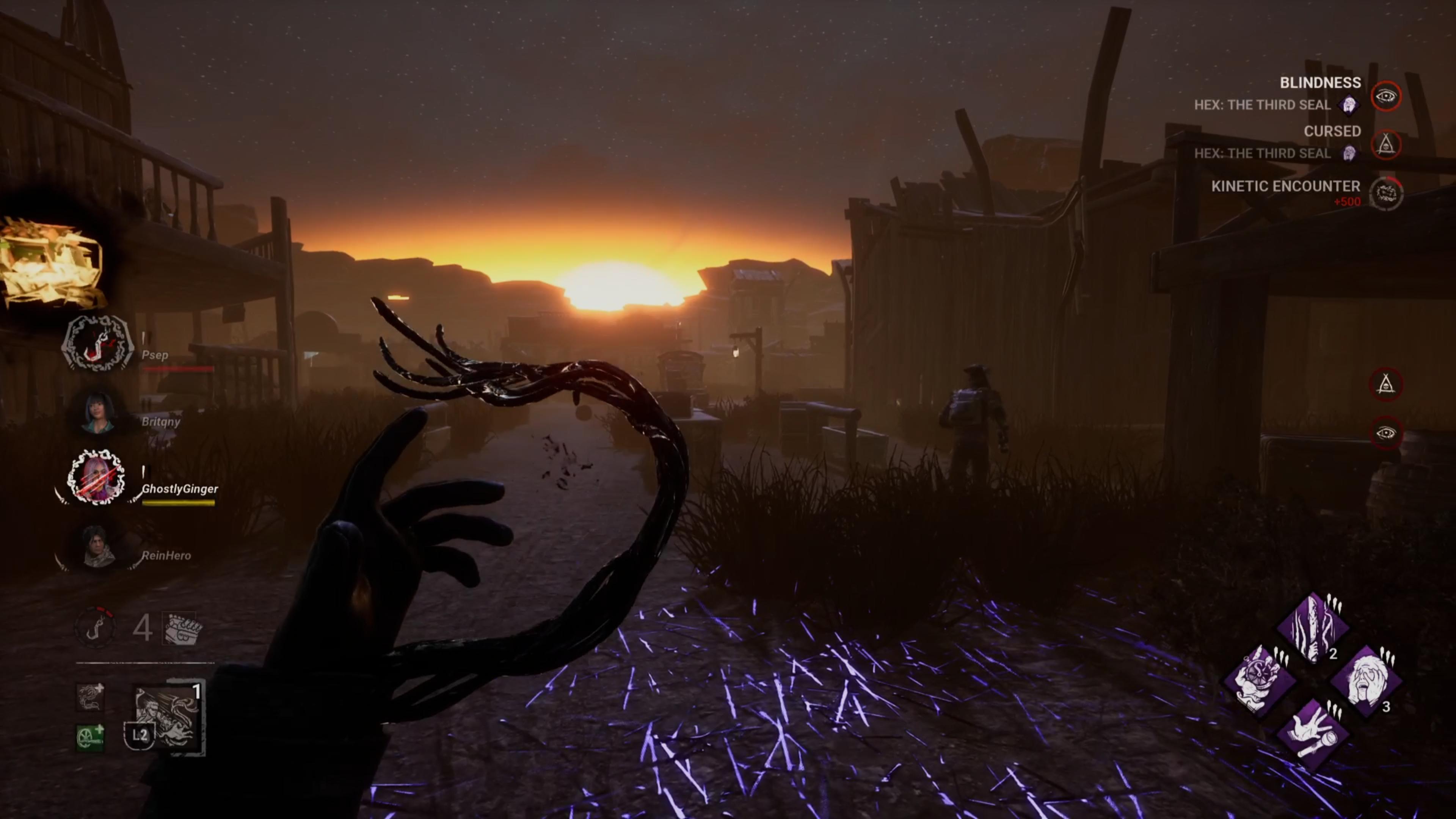The height and width of the screenshot is (819, 1456).
Task: Click the eye icon beside the Blindness label
Action: tap(1386, 96)
